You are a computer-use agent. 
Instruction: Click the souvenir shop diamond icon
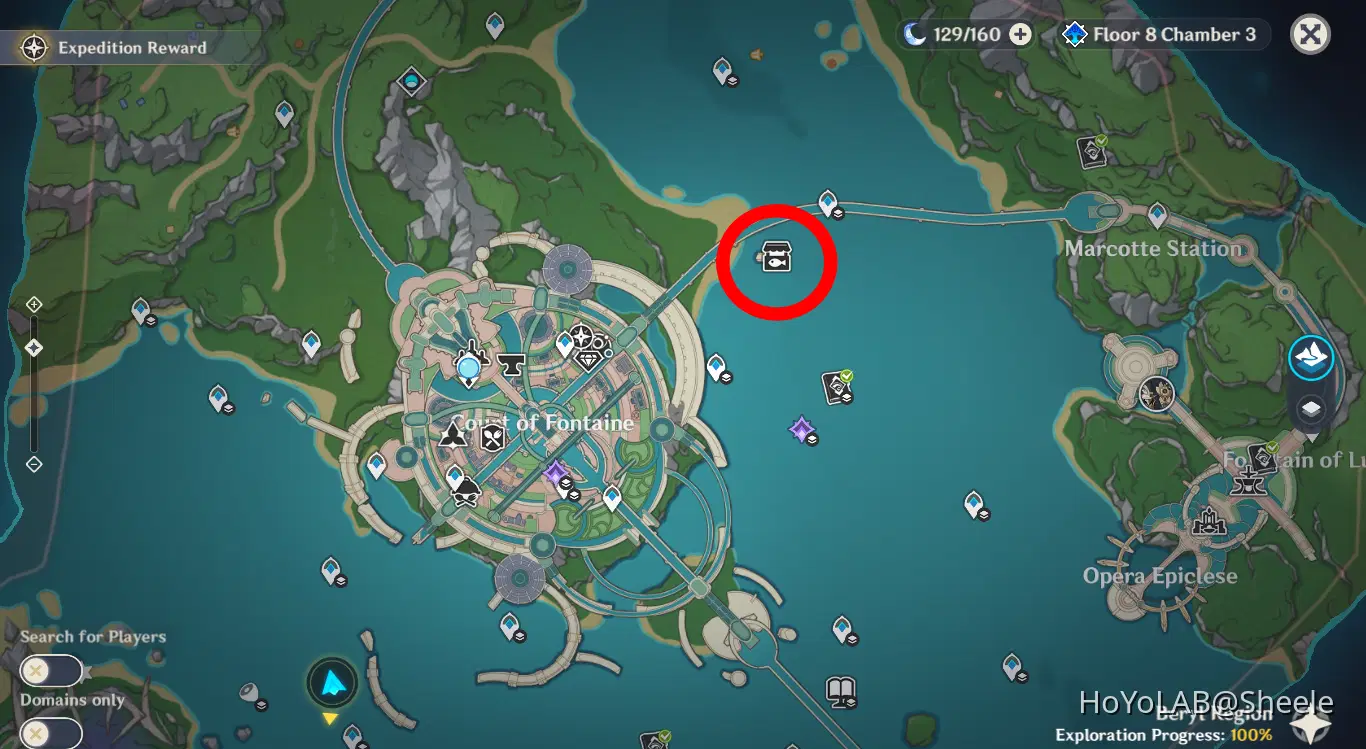[x=587, y=361]
